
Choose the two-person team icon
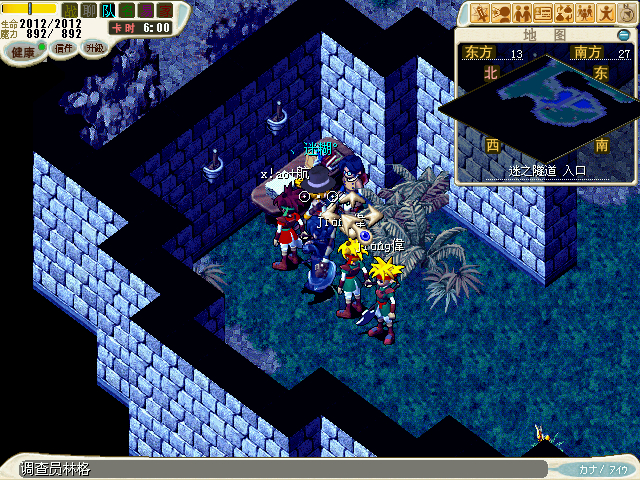point(521,13)
